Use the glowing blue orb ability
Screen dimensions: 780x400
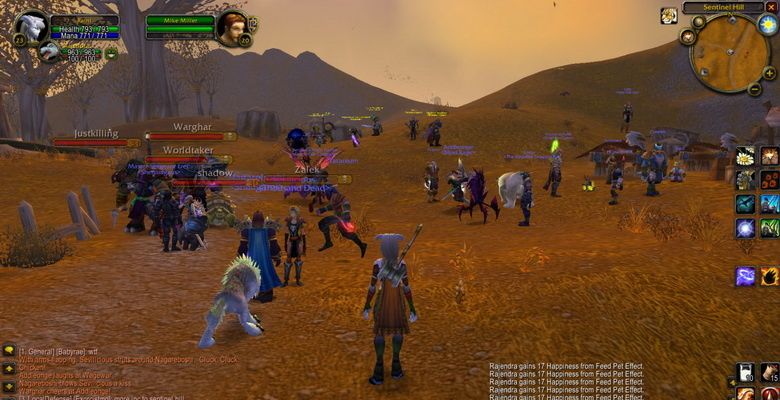tap(744, 228)
